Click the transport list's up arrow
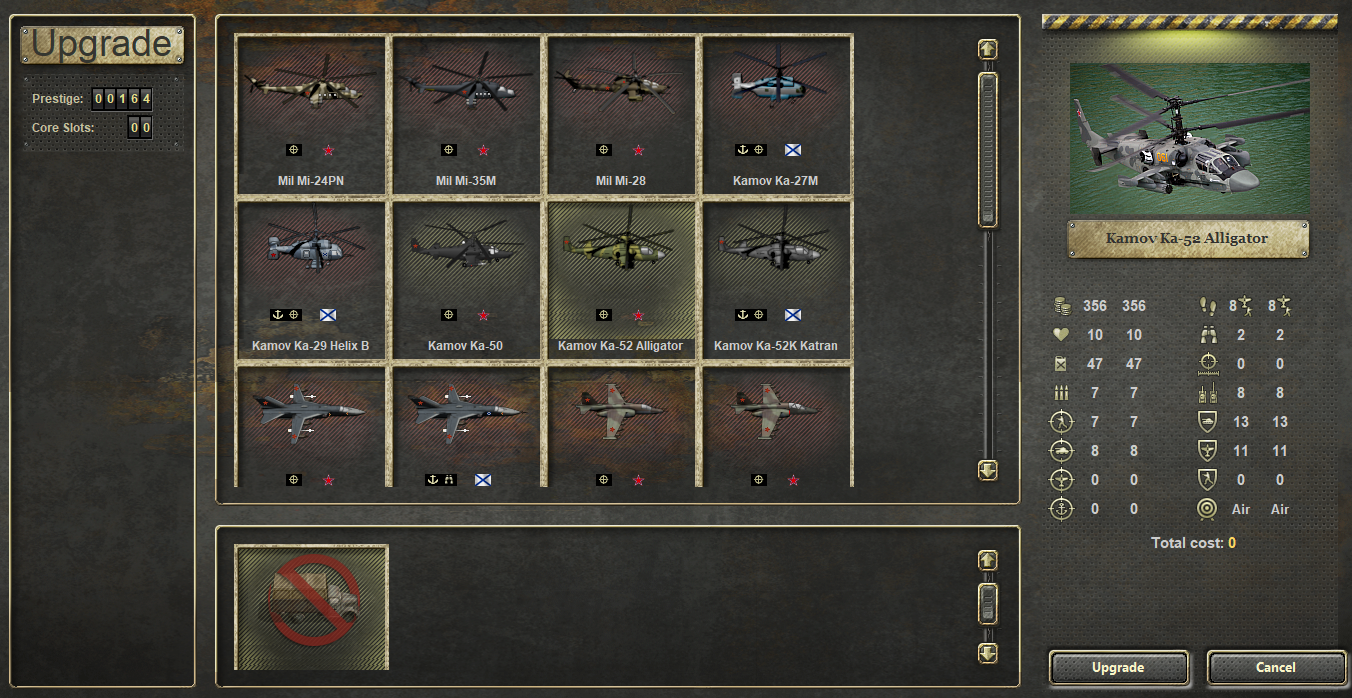This screenshot has height=698, width=1352. [988, 560]
